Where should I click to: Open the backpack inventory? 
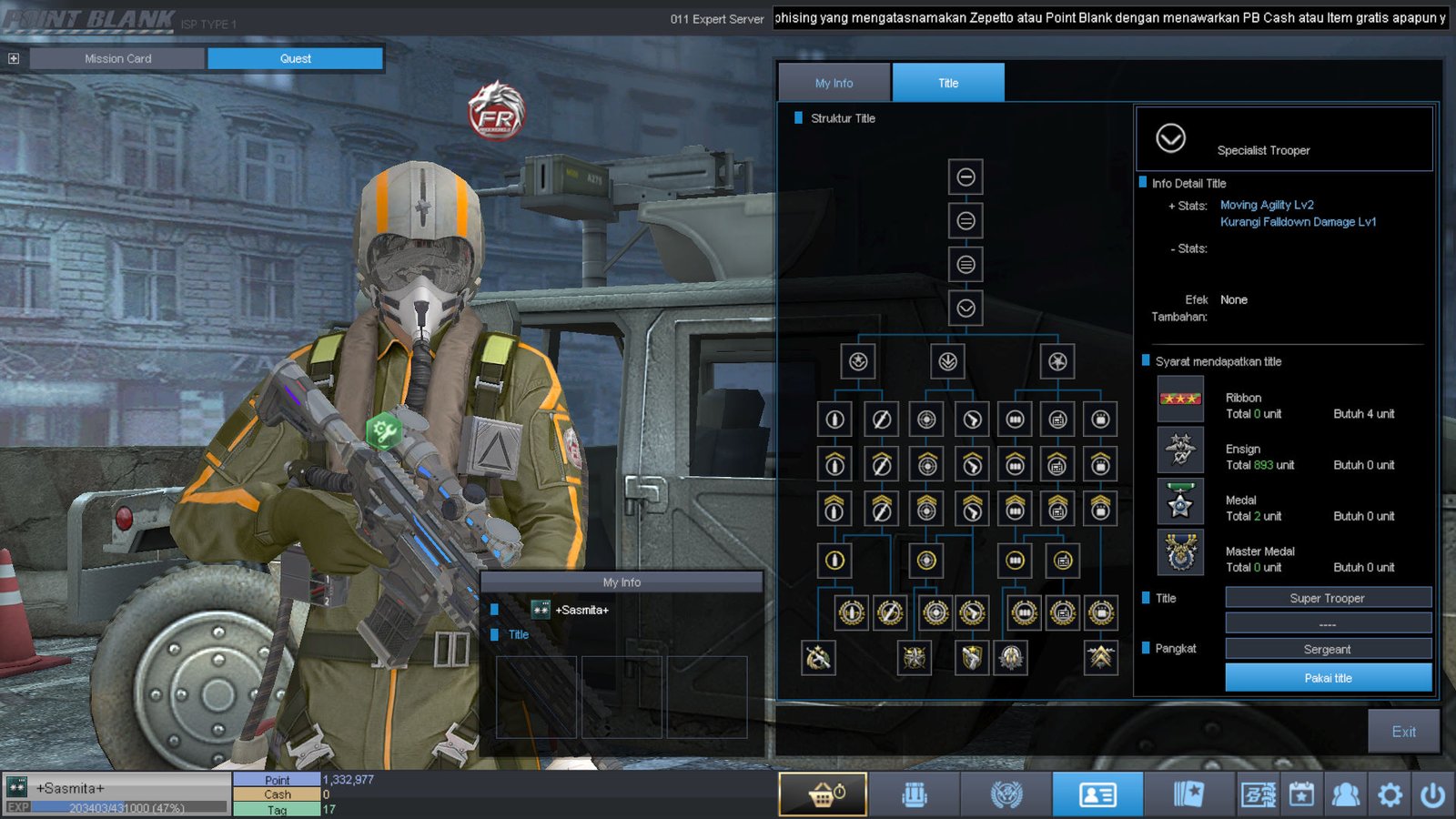[x=915, y=794]
